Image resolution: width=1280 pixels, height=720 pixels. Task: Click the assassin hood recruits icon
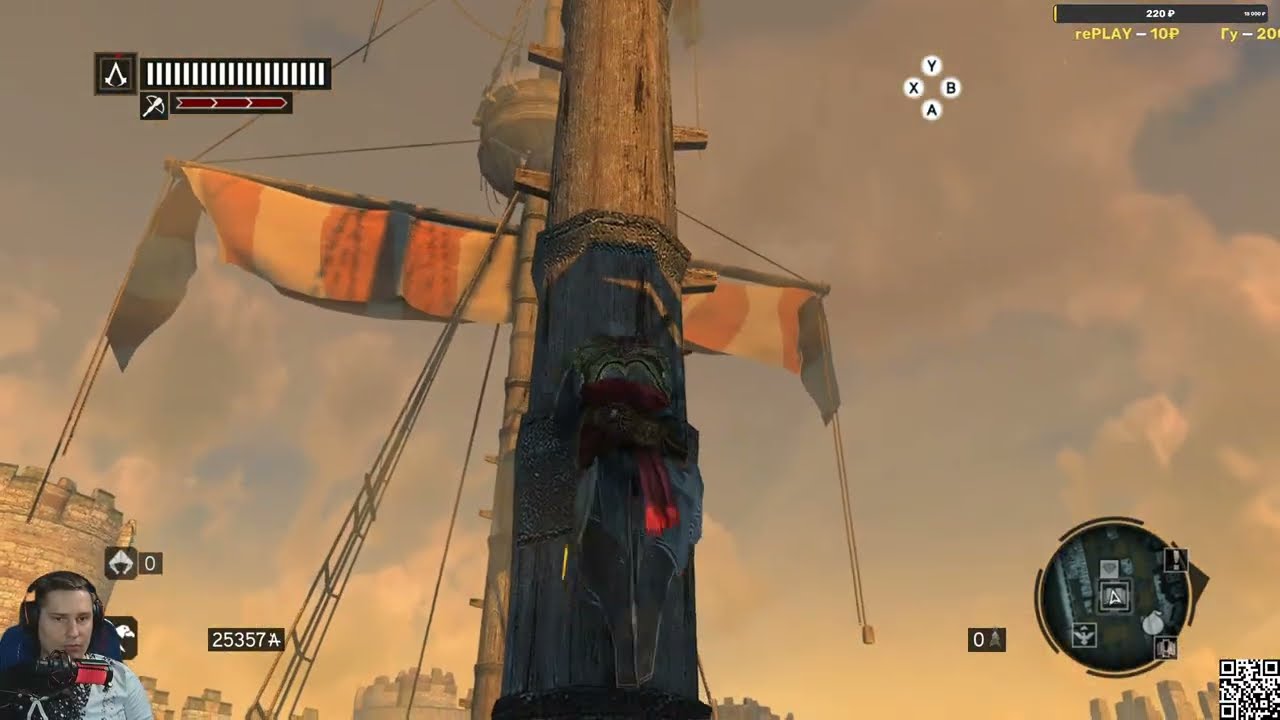pos(121,564)
